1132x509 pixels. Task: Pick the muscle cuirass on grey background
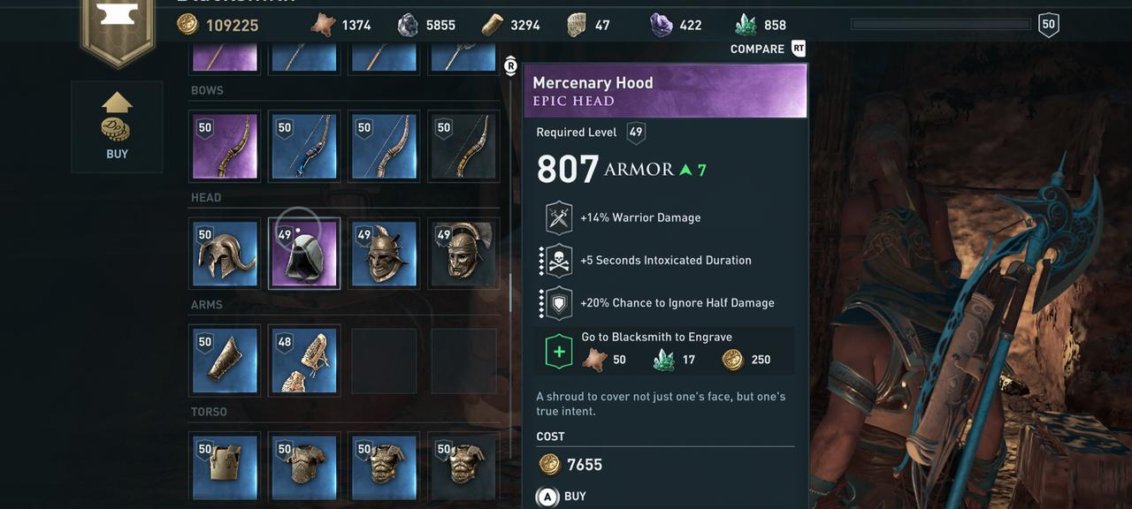(463, 467)
